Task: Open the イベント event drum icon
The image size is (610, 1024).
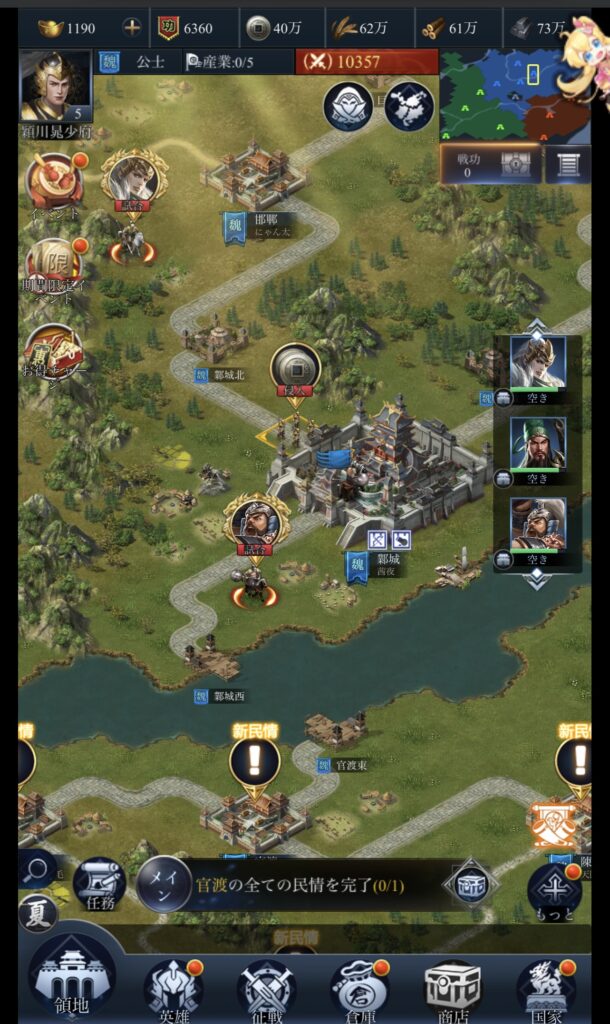Action: (55, 181)
